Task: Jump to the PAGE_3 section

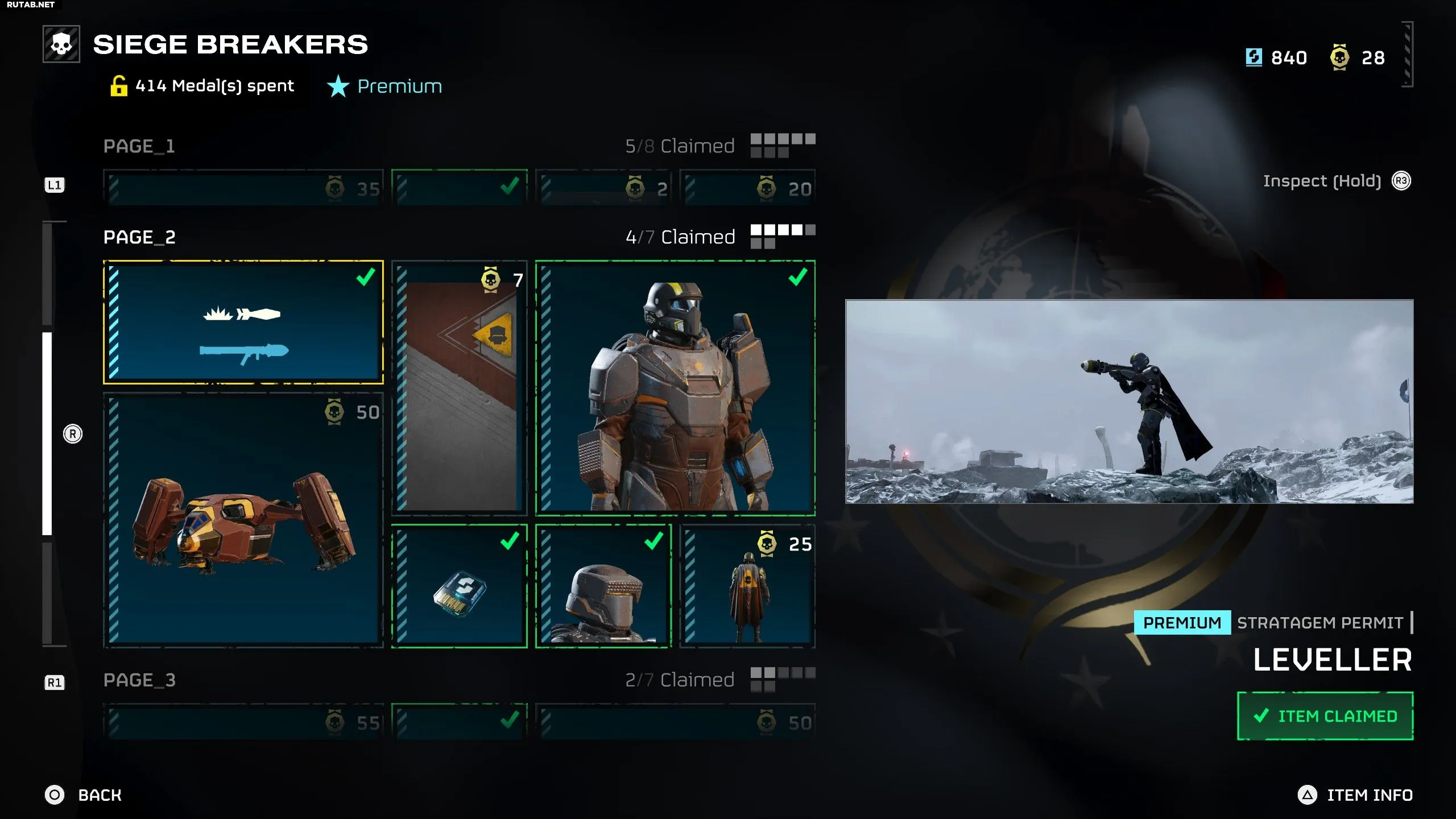Action: [139, 680]
